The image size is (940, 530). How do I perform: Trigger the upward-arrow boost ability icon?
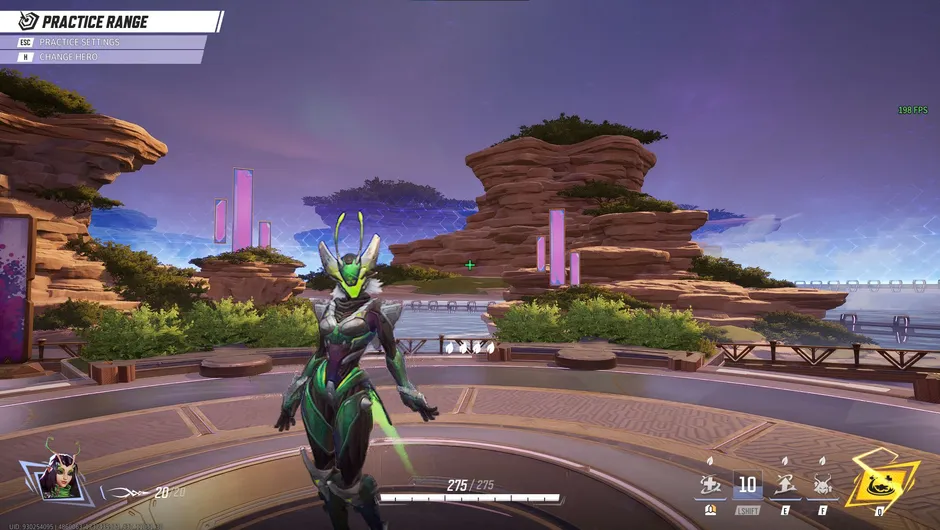click(x=784, y=486)
